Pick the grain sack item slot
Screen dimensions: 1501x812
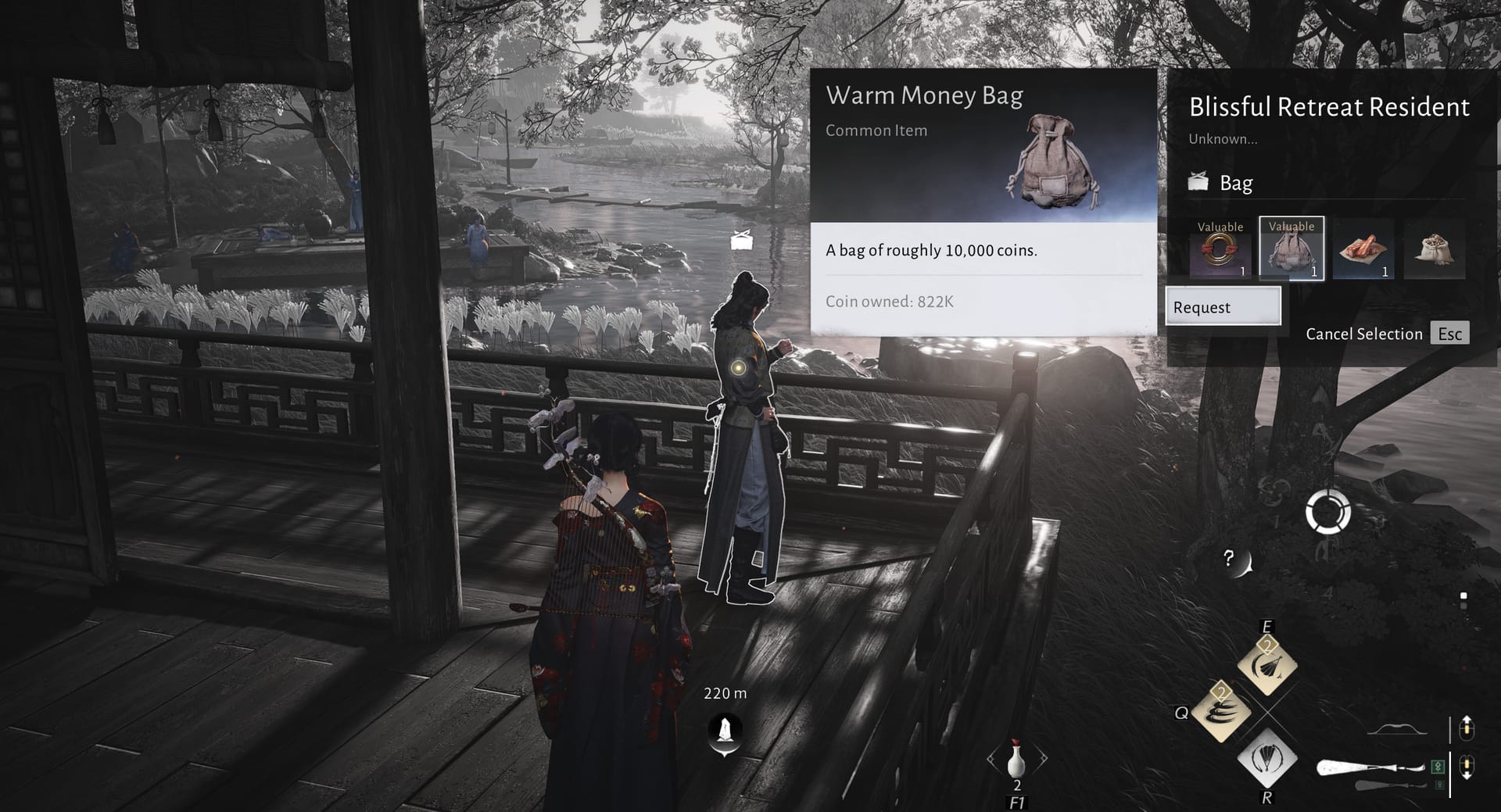click(1435, 249)
